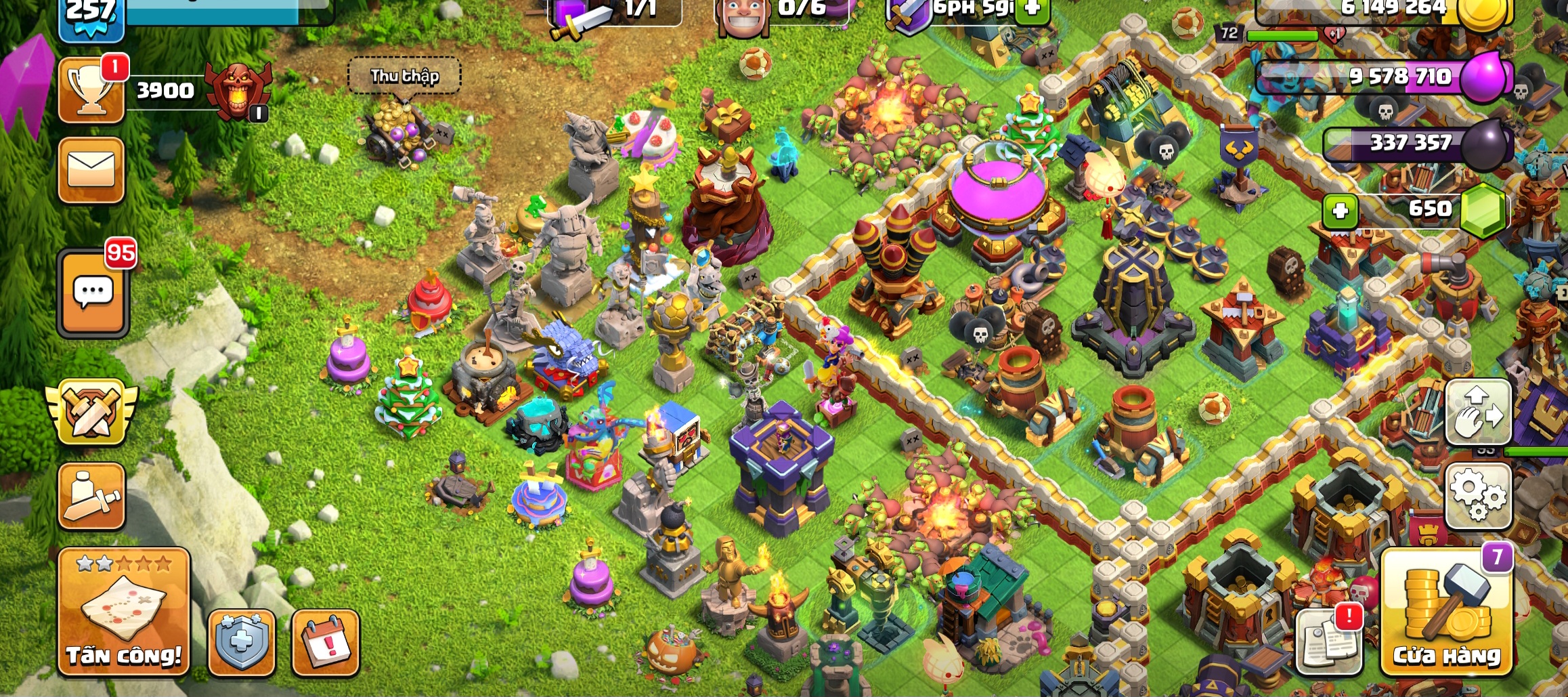Open the Cửa Hàng shop
This screenshot has width=1568, height=697.
[x=1446, y=613]
